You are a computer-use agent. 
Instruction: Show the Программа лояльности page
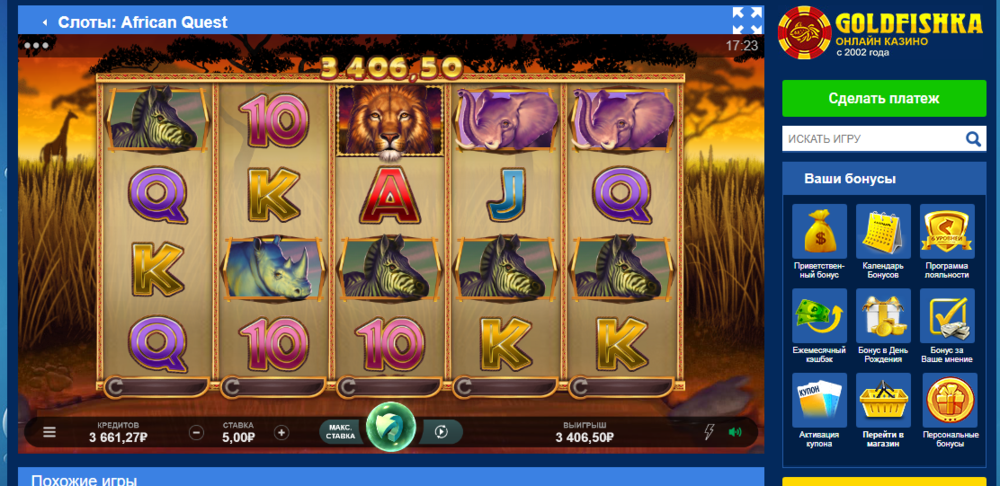tap(947, 232)
